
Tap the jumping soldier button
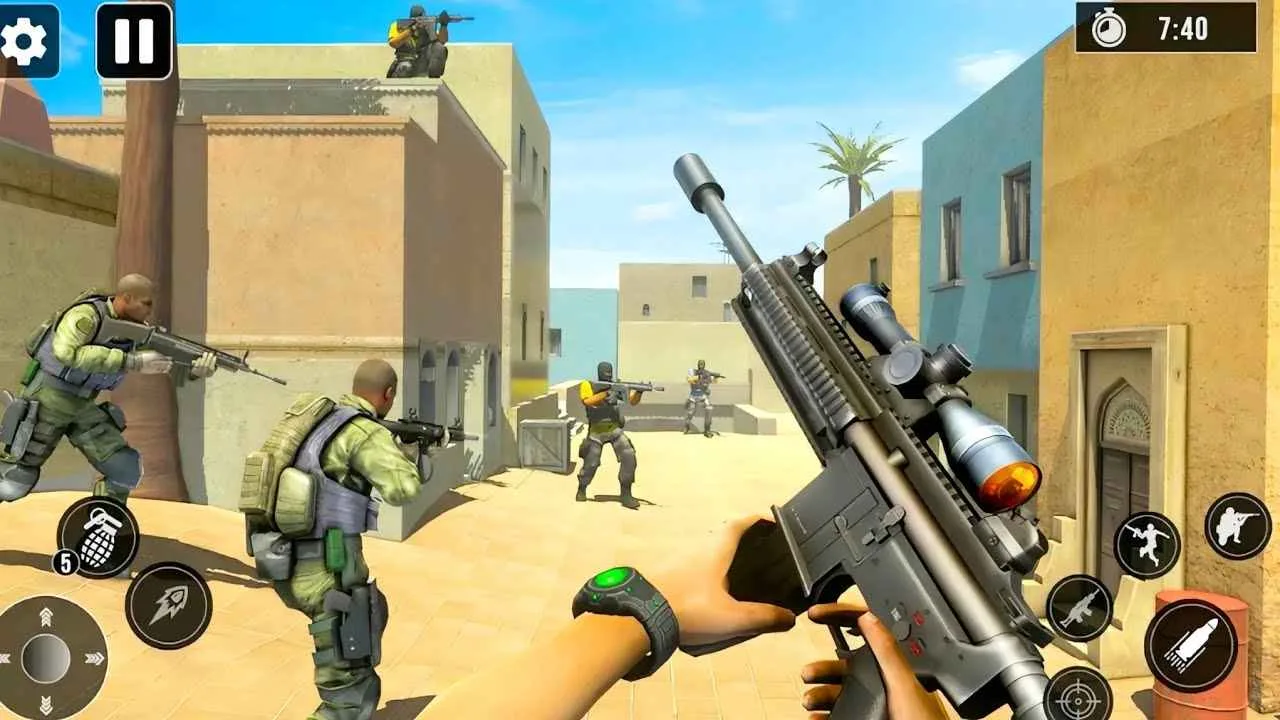pos(1147,545)
